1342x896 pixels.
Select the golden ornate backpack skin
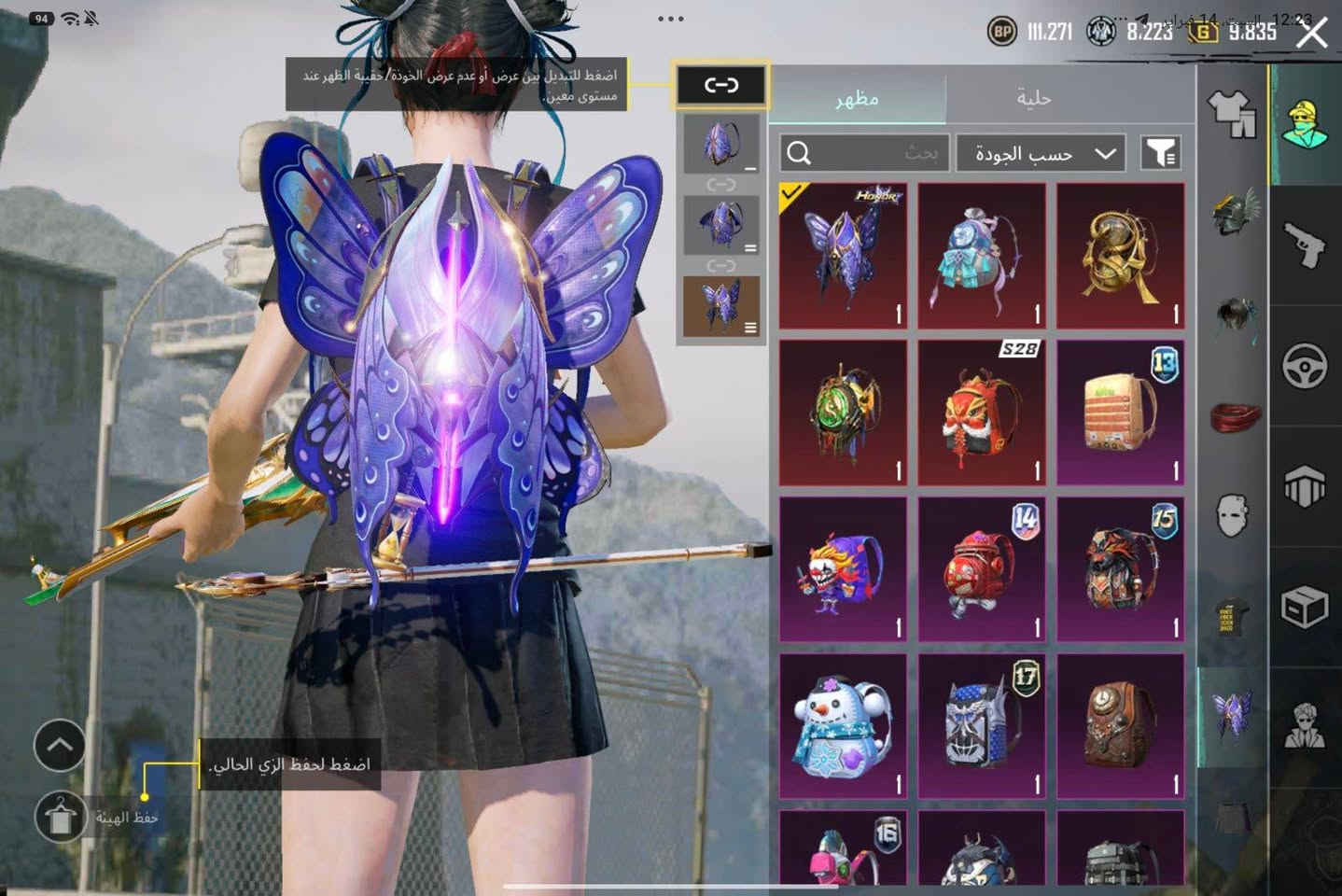point(1120,256)
